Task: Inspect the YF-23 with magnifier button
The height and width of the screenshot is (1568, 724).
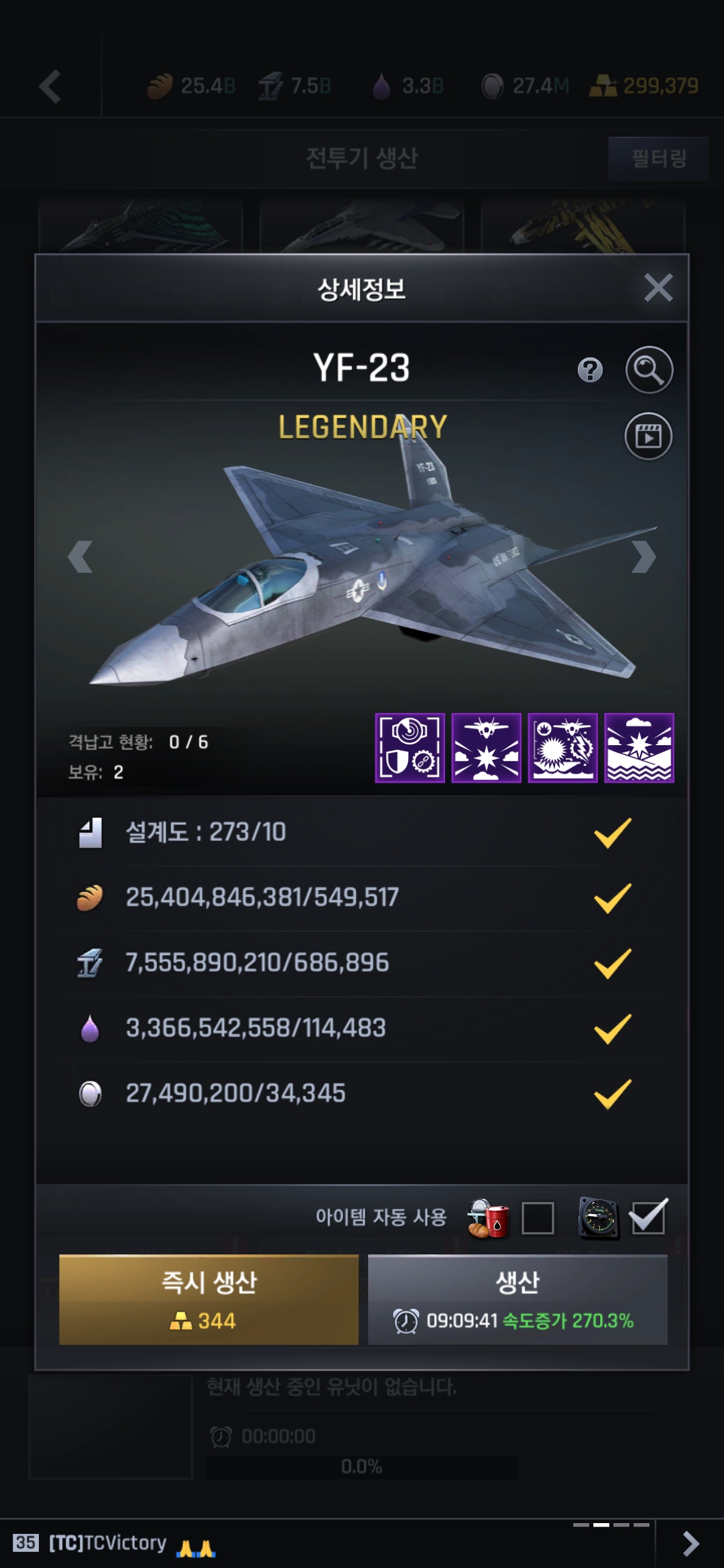Action: pos(649,370)
